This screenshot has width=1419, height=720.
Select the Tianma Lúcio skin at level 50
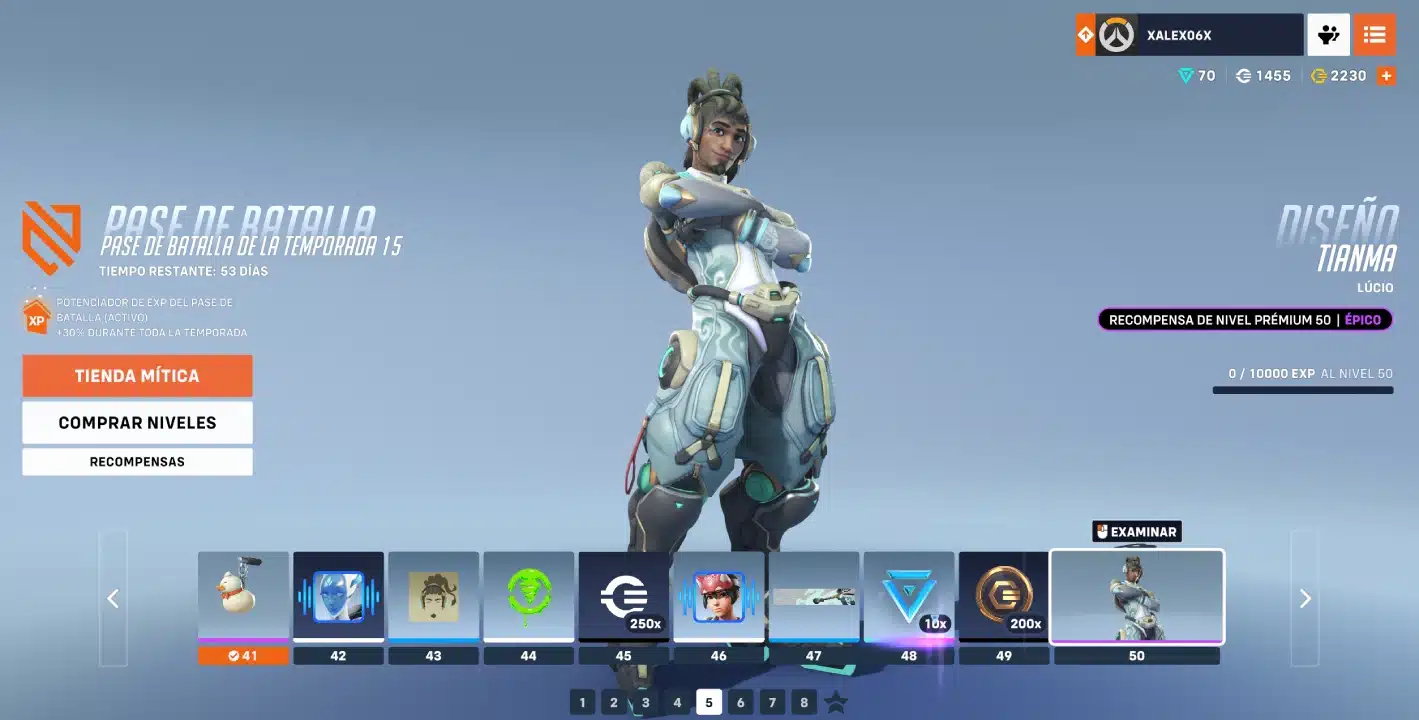[1136, 597]
